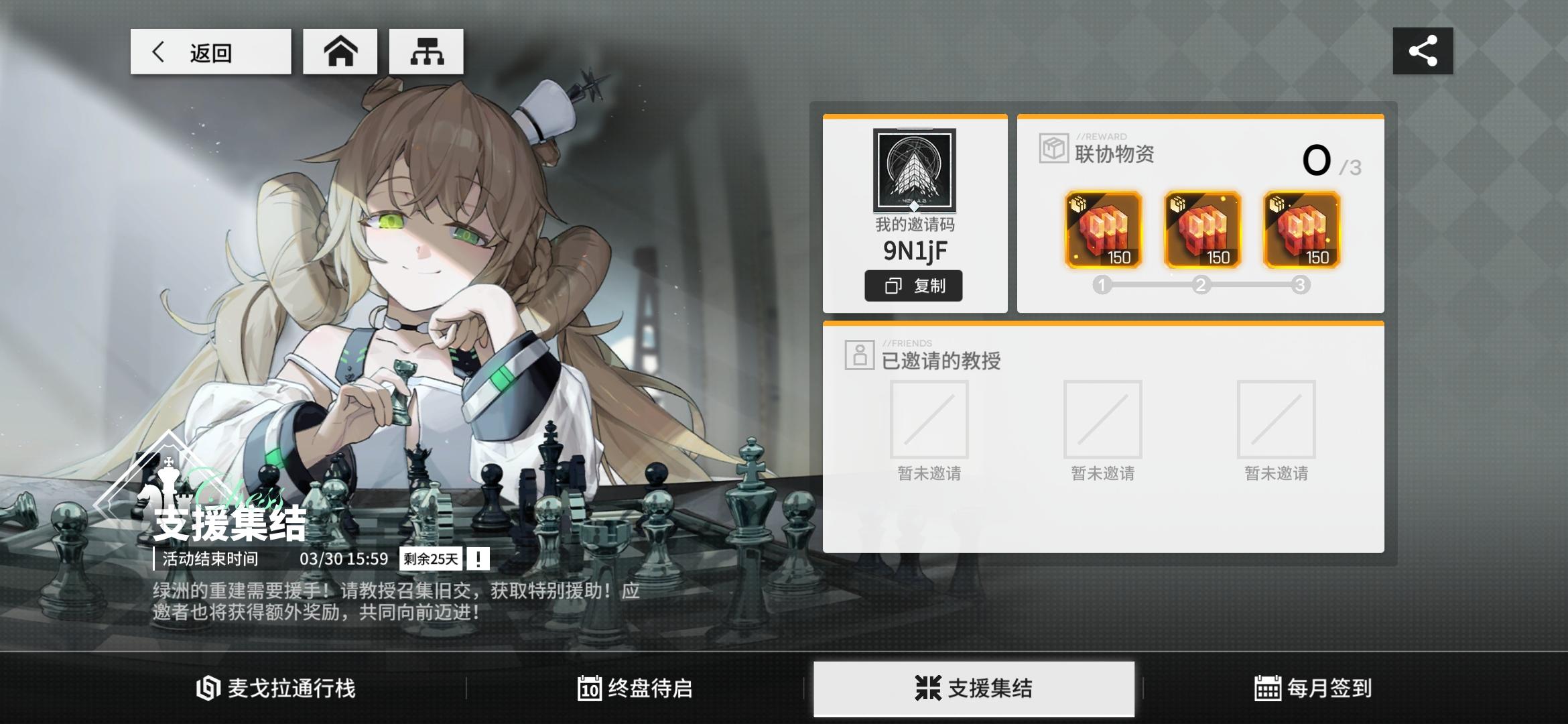
Task: Open the 终盘待启 tab
Action: (635, 687)
